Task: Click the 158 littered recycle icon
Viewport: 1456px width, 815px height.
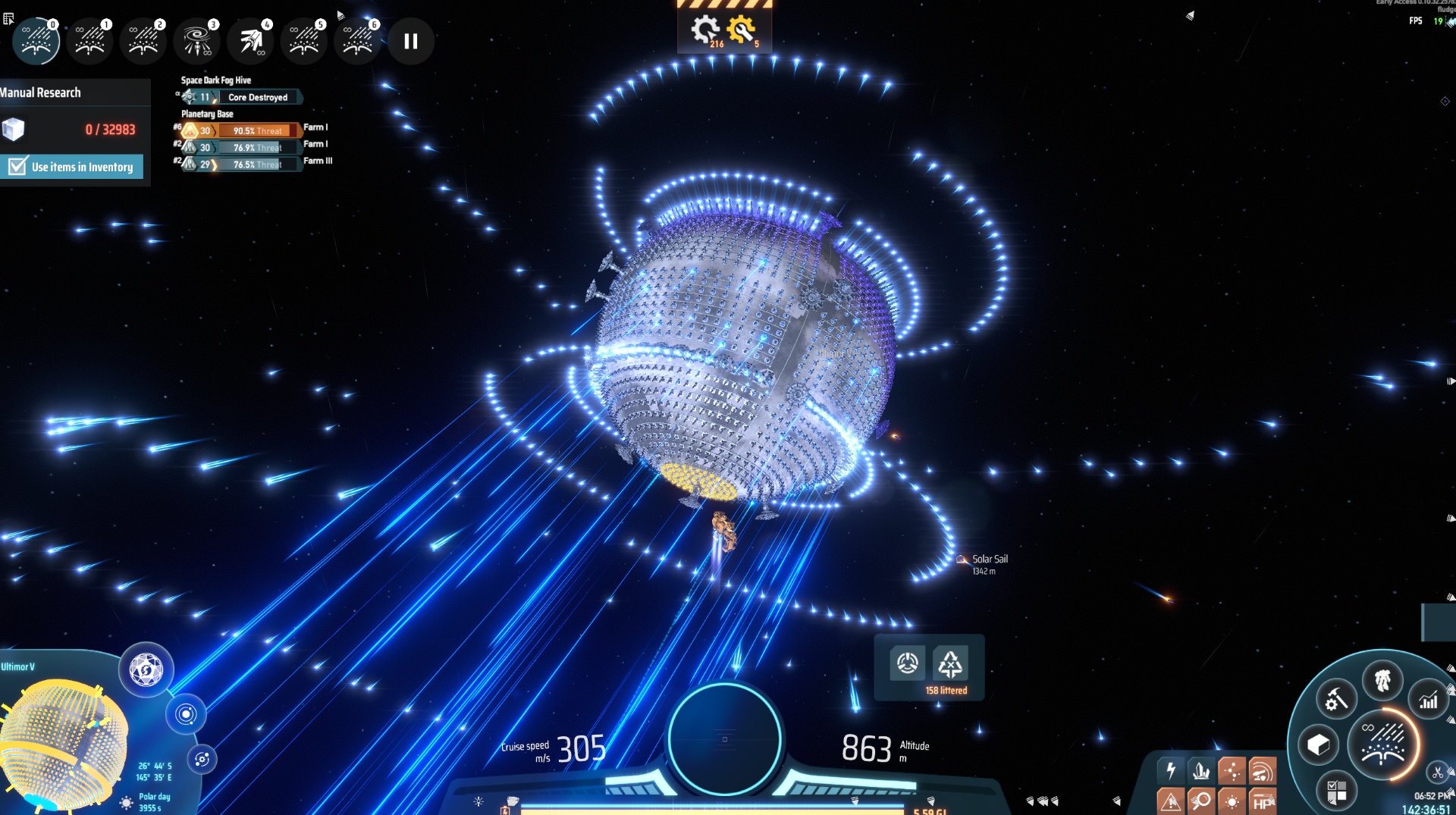Action: click(x=950, y=664)
